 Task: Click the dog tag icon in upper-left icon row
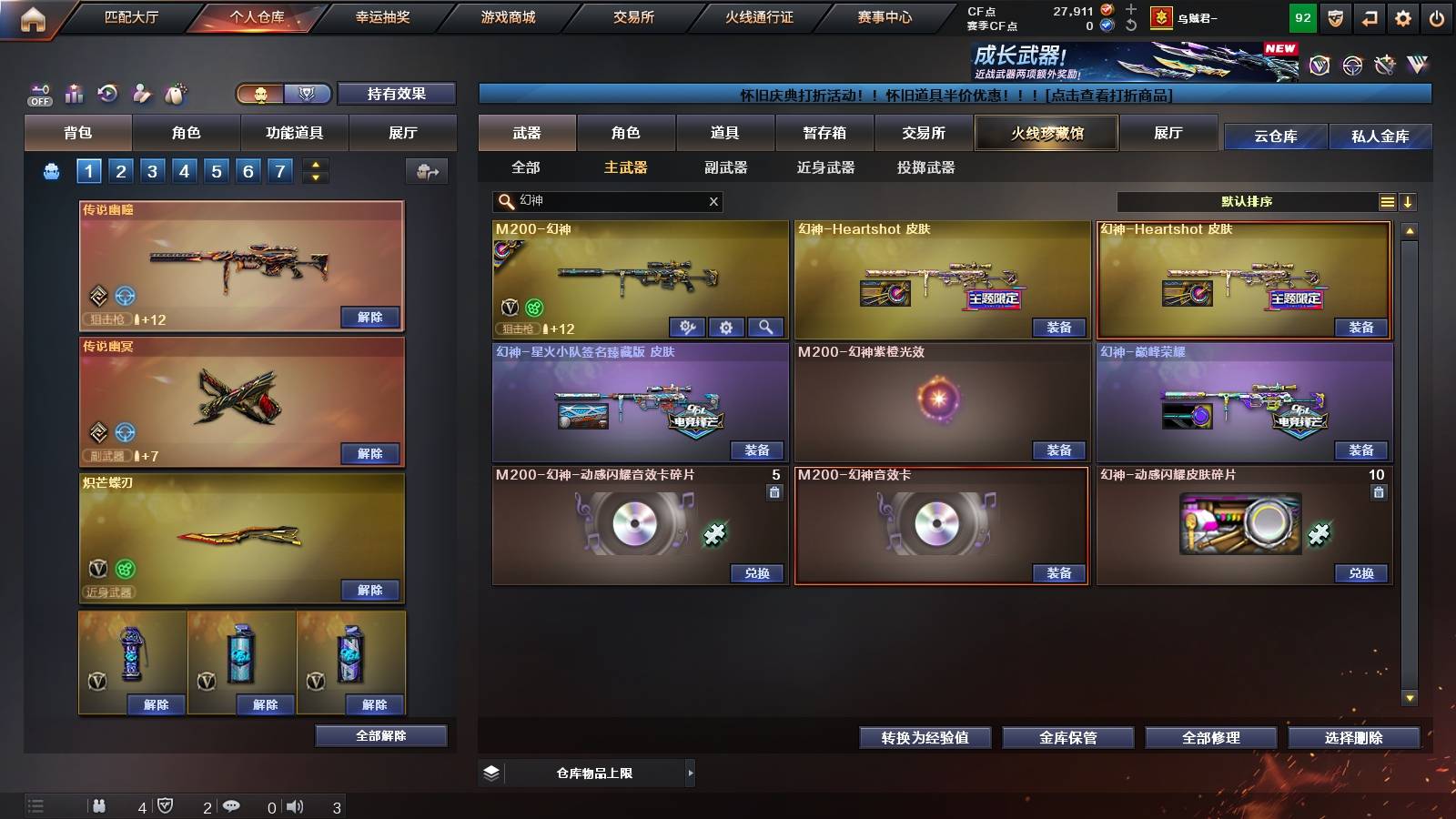[x=177, y=93]
